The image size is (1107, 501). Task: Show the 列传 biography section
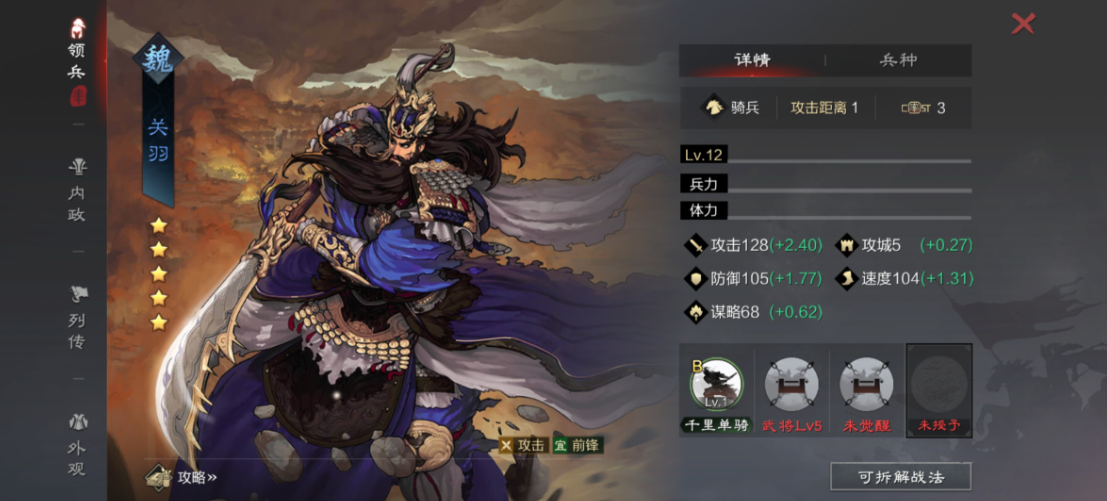[77, 318]
